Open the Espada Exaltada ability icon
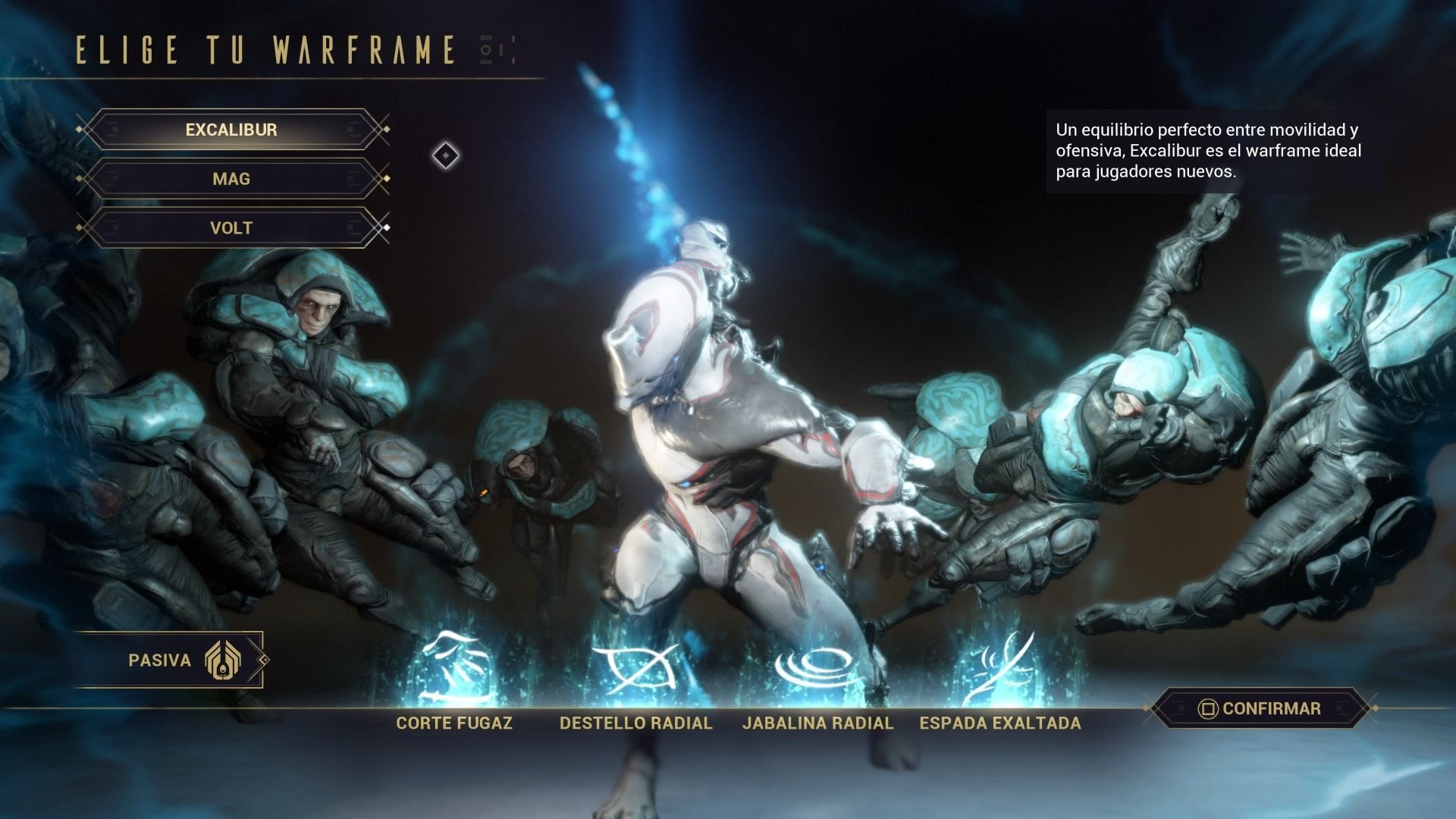Image resolution: width=1456 pixels, height=819 pixels. [x=999, y=664]
